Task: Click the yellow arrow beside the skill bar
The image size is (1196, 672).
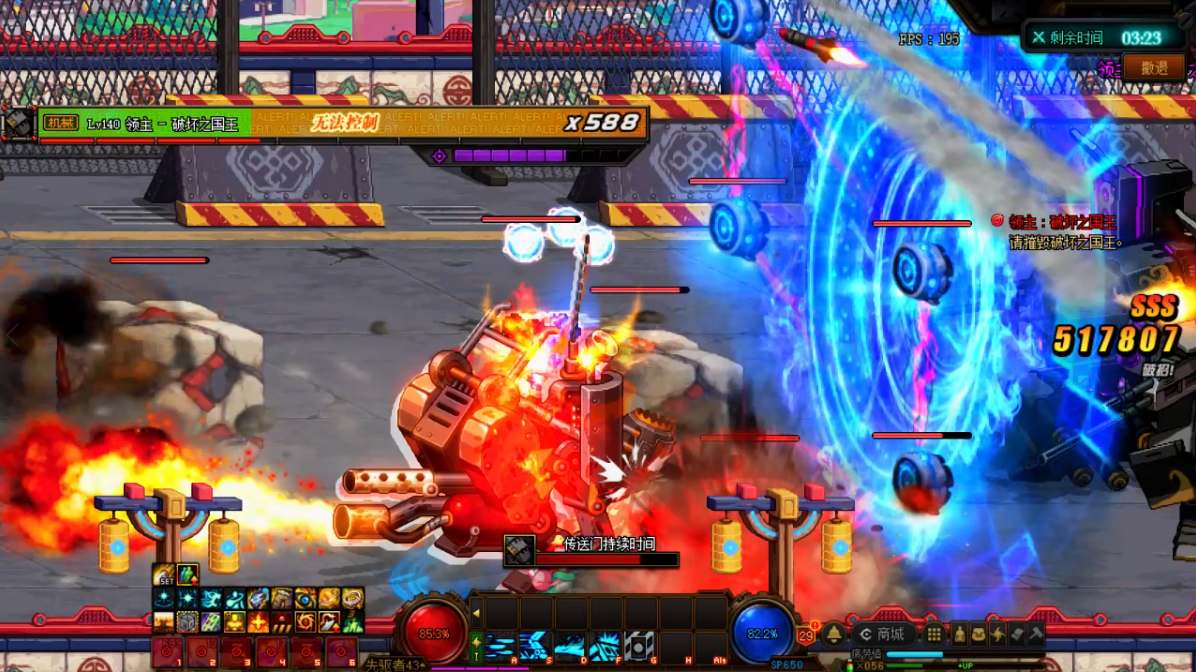Action: point(476,613)
